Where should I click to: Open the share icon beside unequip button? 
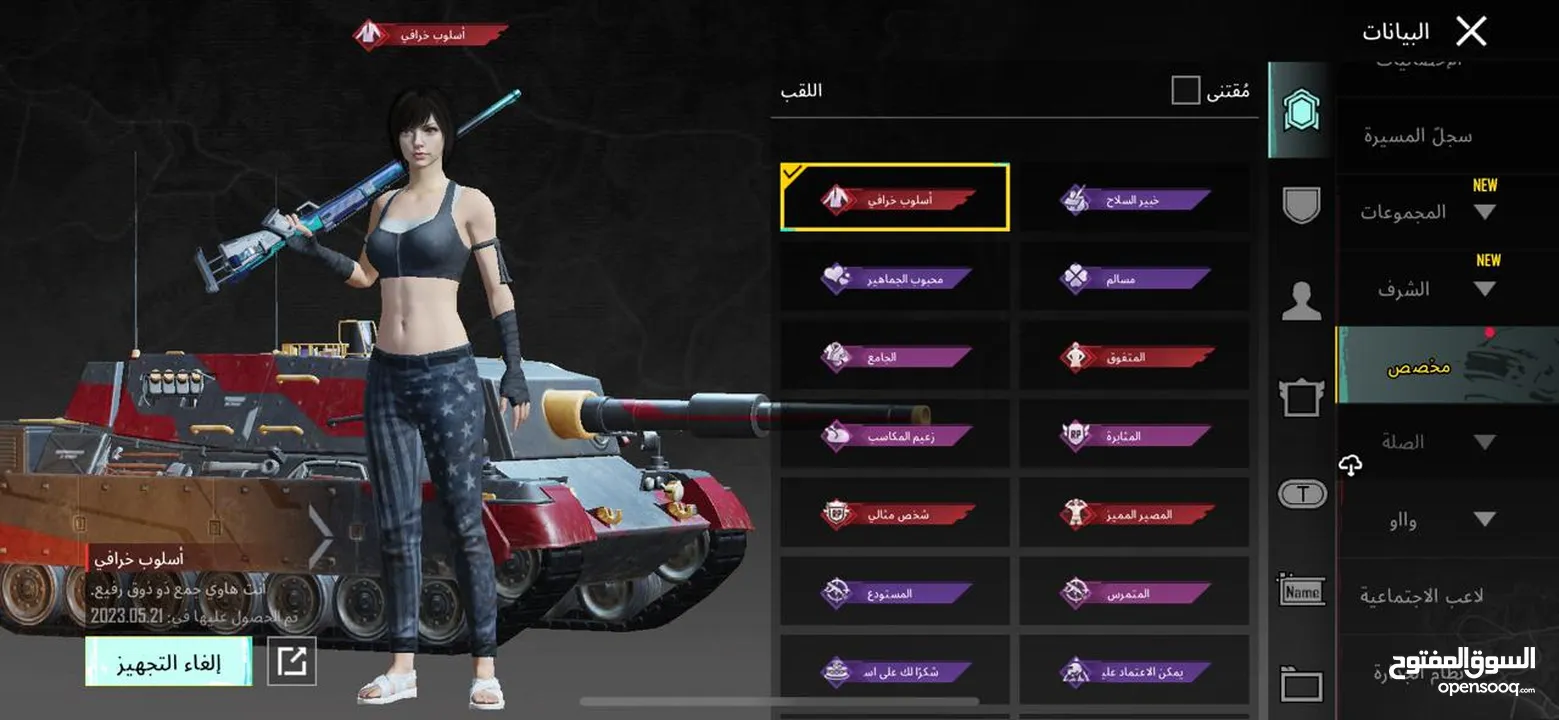(x=292, y=662)
